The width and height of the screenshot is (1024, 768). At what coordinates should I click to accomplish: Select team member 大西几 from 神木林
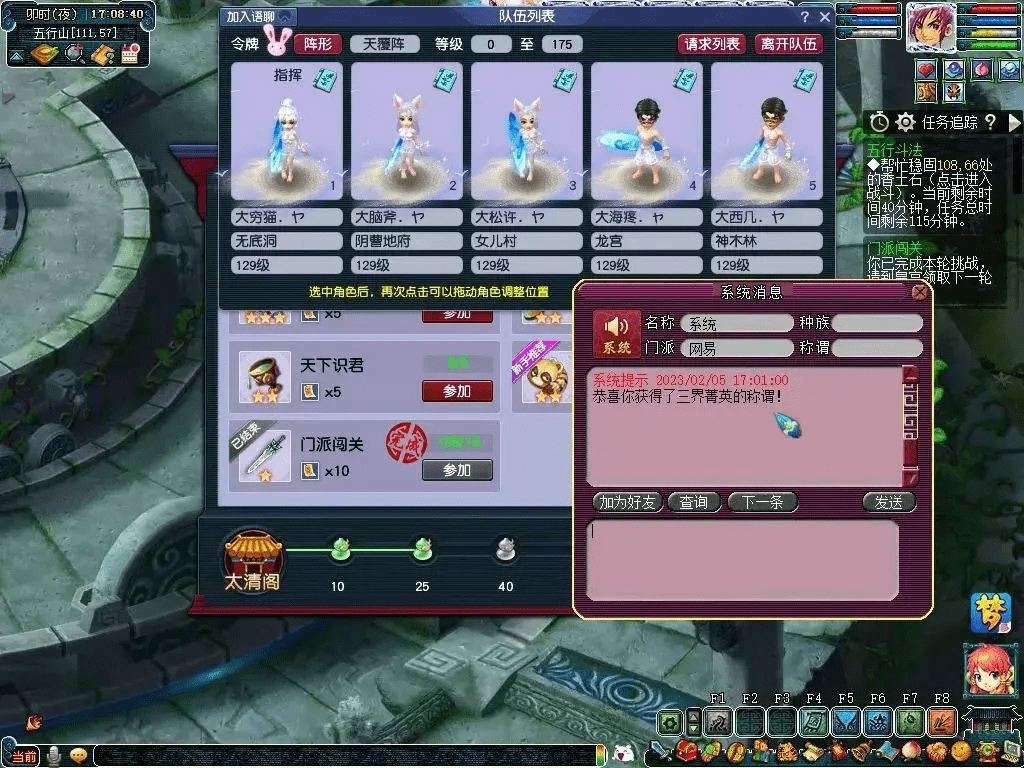[x=767, y=132]
